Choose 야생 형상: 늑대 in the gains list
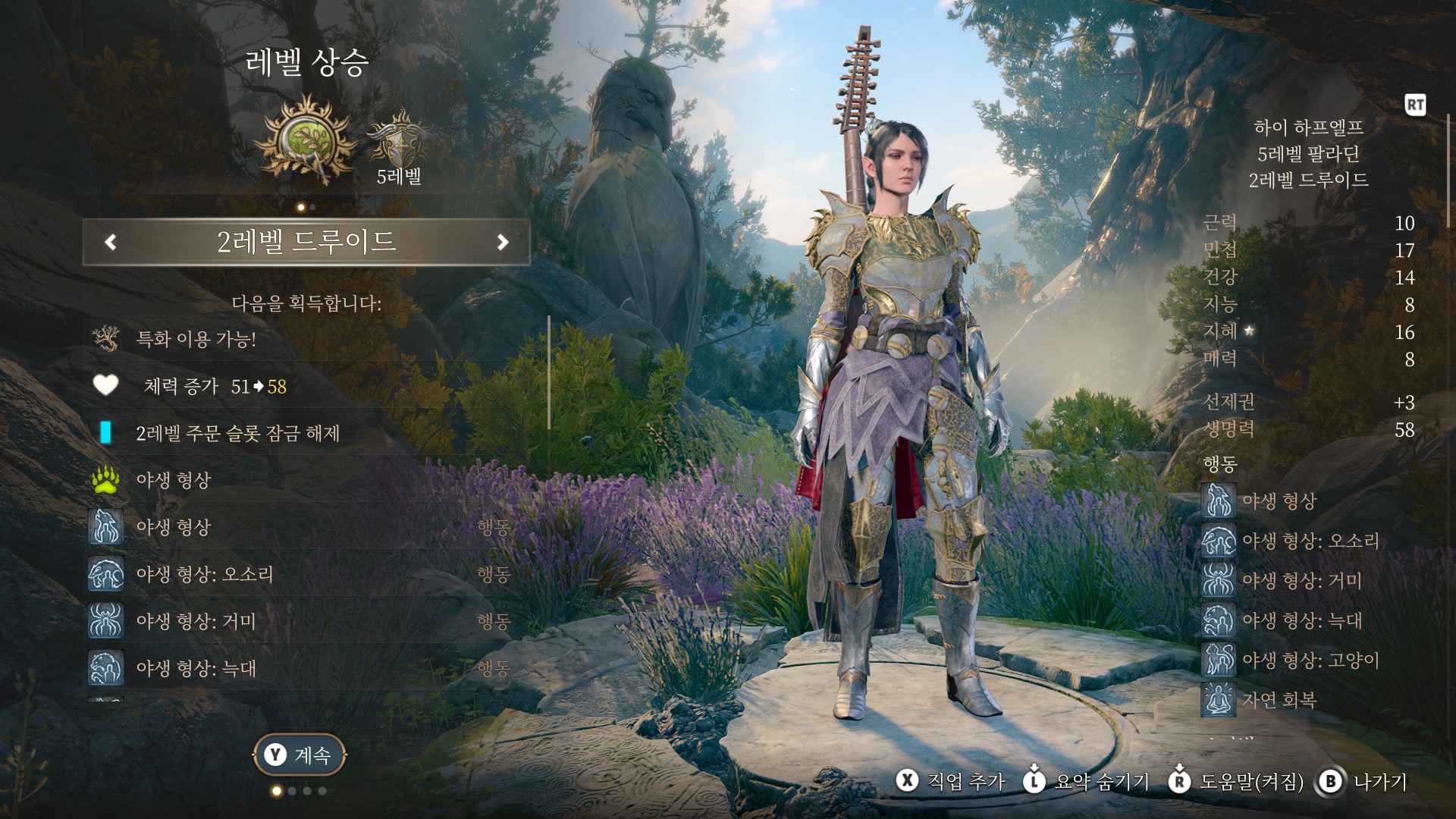 pyautogui.click(x=196, y=668)
